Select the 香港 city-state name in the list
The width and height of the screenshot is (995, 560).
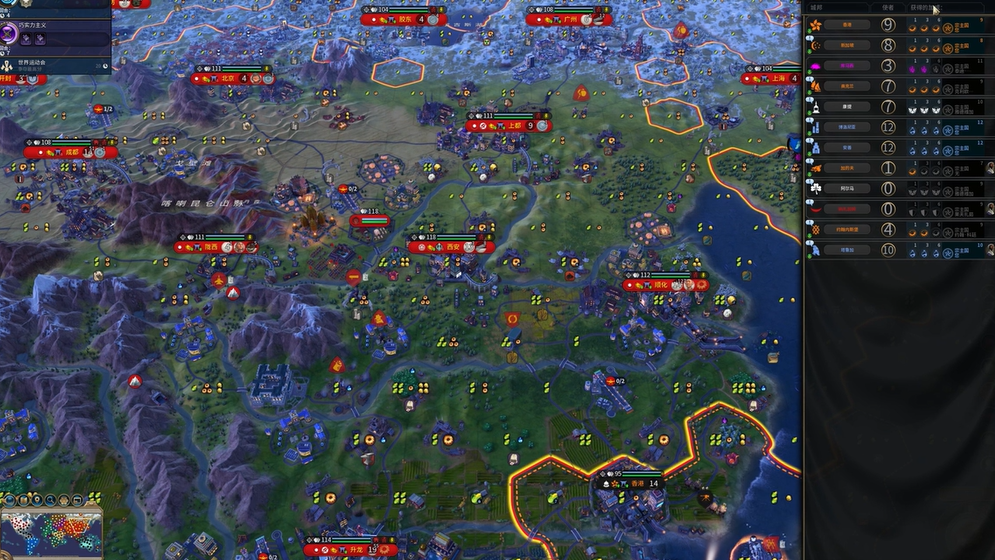[x=847, y=24]
